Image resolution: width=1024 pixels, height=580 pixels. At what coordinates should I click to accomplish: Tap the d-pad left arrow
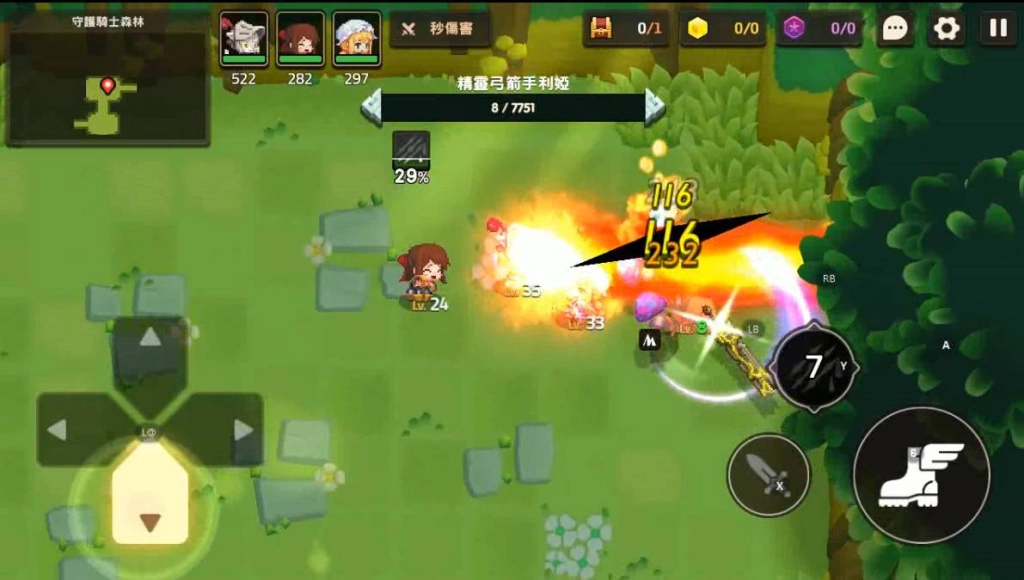point(58,430)
